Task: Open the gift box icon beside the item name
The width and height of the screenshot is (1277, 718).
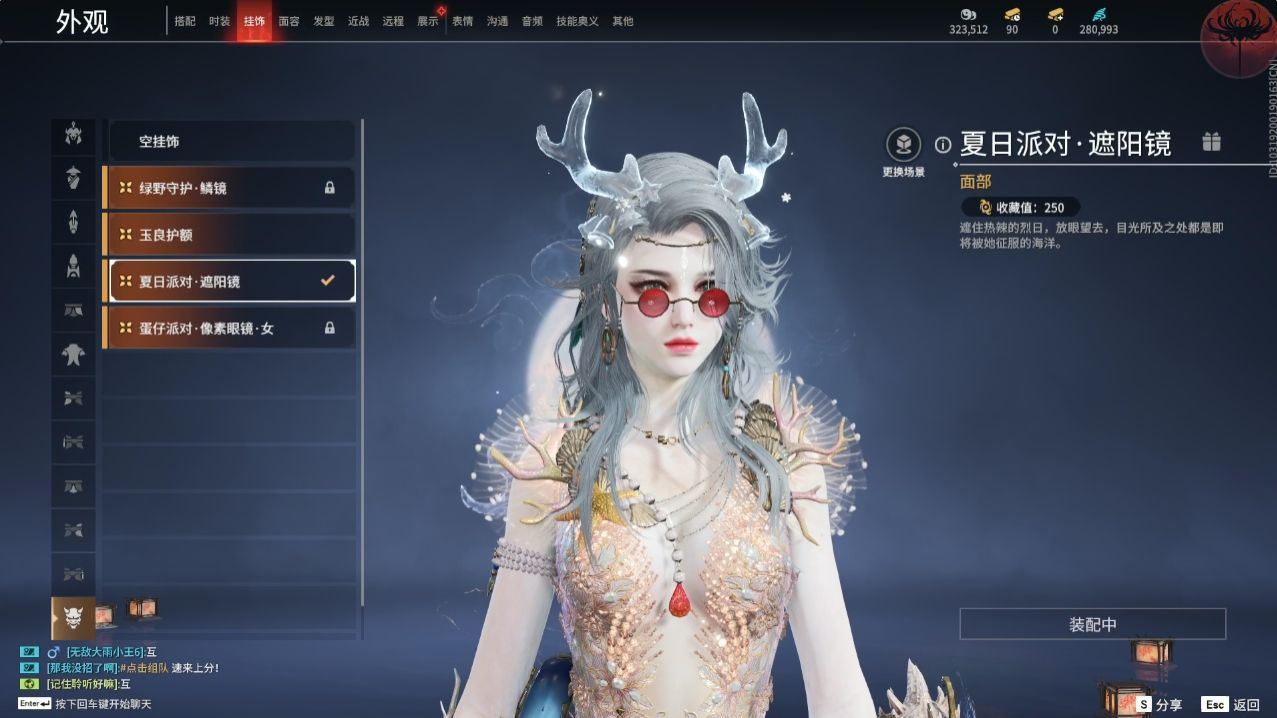Action: pos(1211,142)
